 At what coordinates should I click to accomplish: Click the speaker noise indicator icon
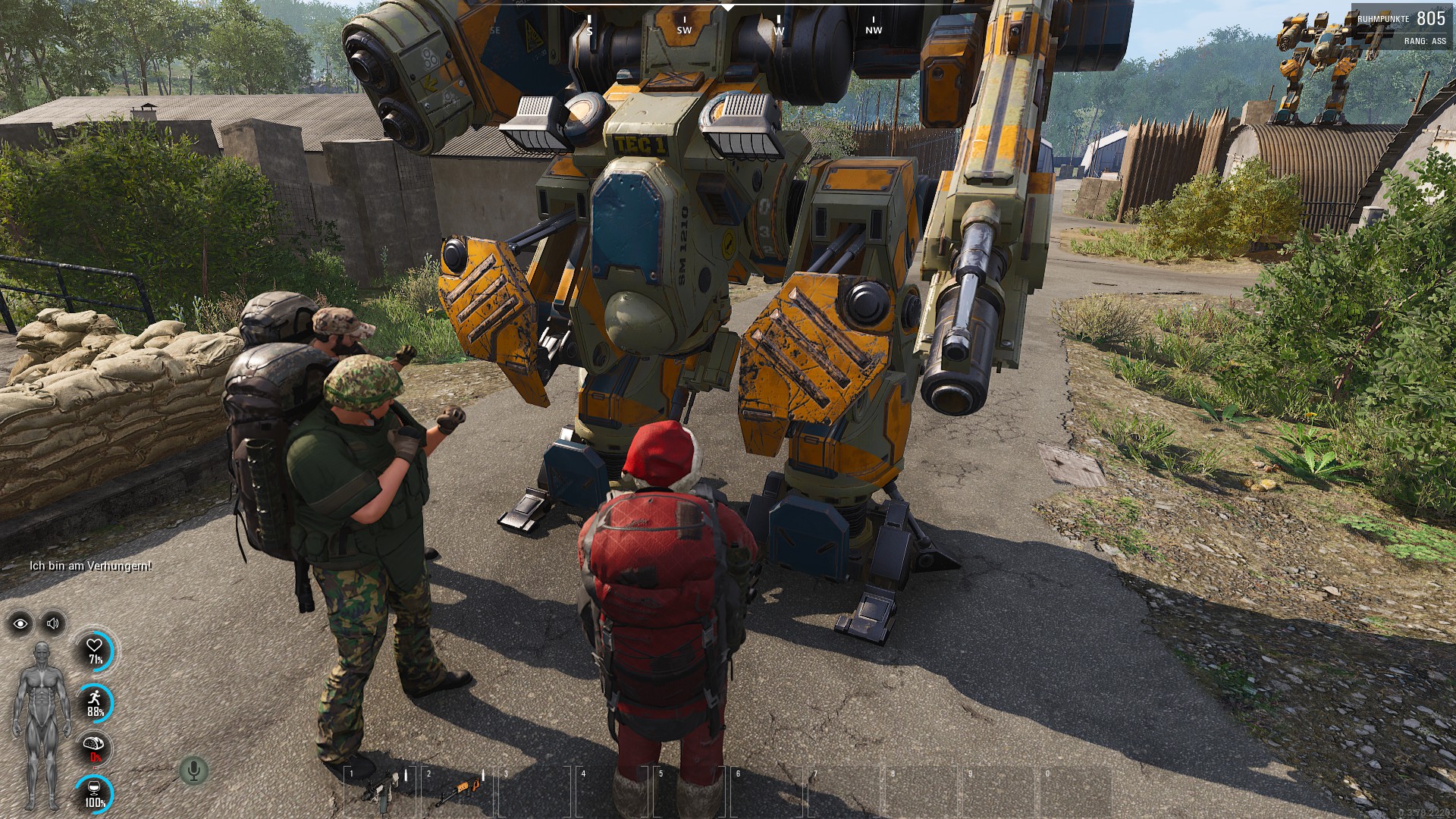click(53, 623)
